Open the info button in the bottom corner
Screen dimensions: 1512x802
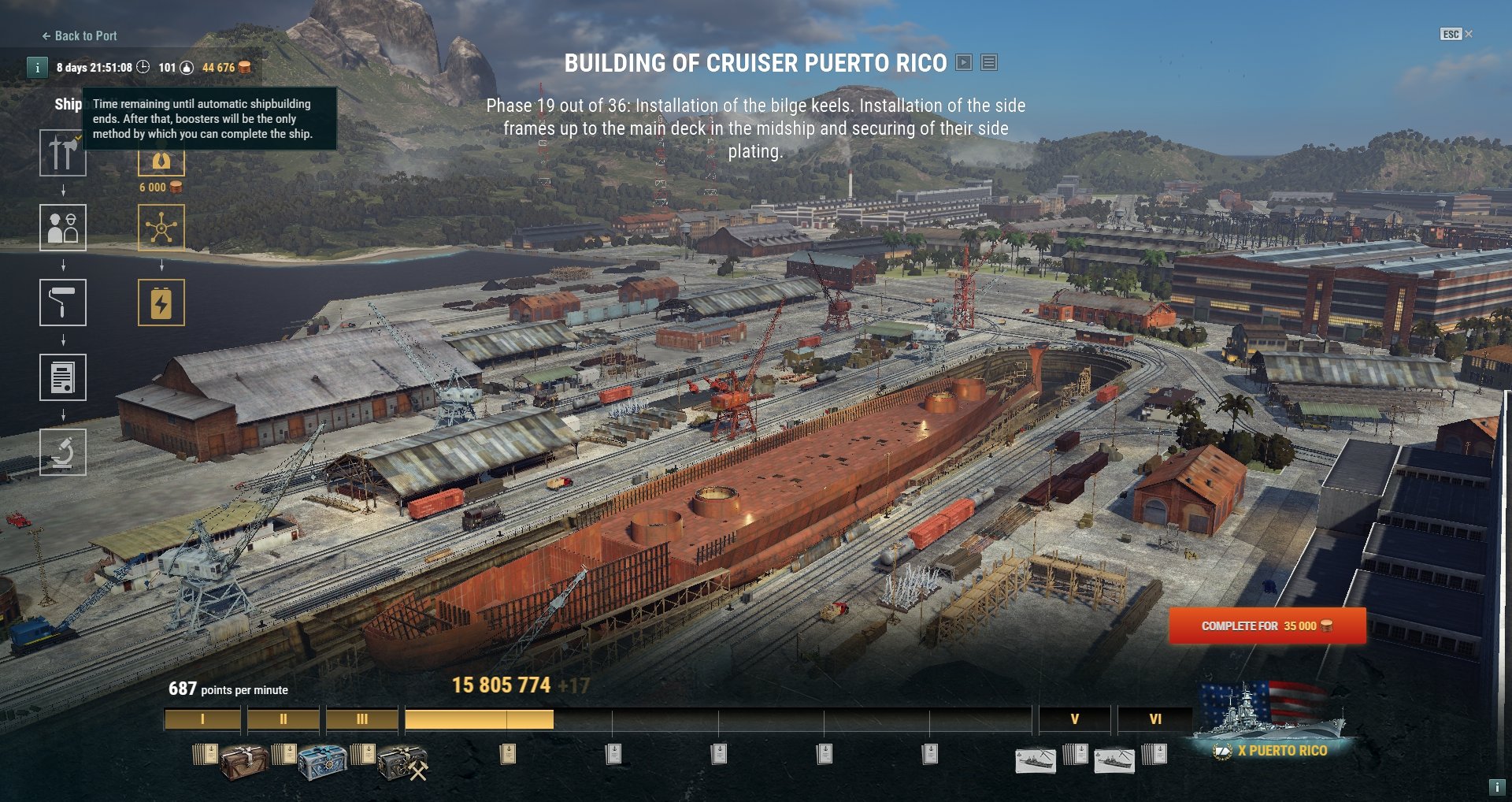[1496, 786]
